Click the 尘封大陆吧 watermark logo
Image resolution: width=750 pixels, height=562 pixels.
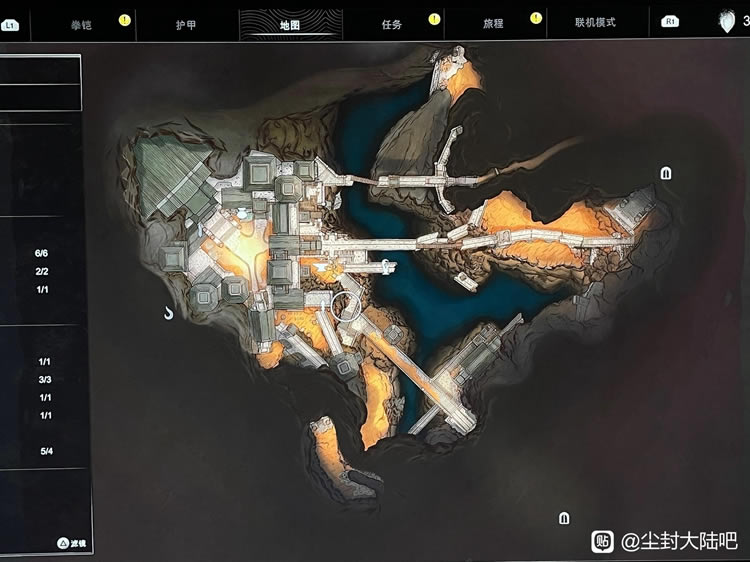[x=603, y=541]
